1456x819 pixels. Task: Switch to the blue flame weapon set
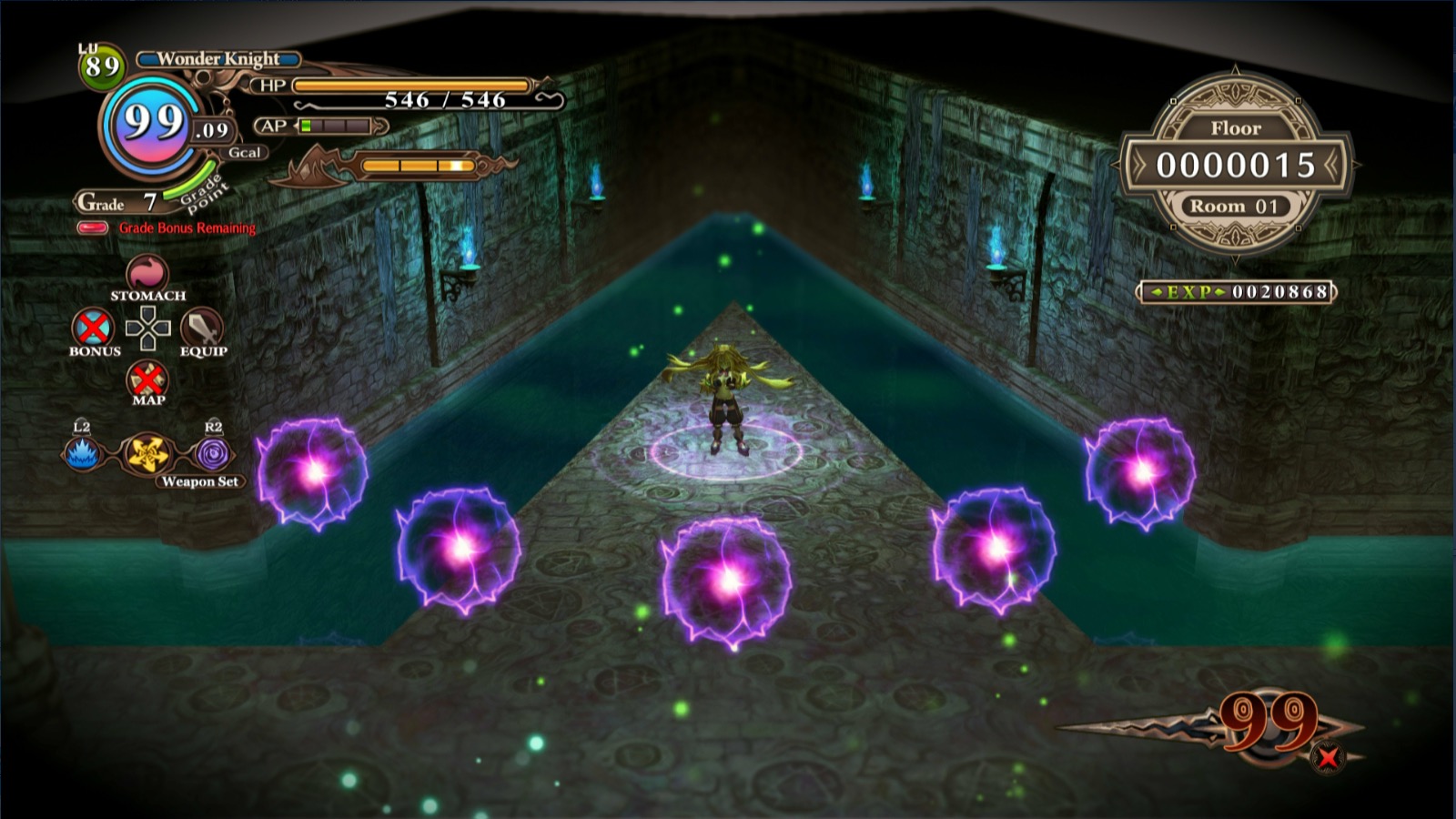82,453
